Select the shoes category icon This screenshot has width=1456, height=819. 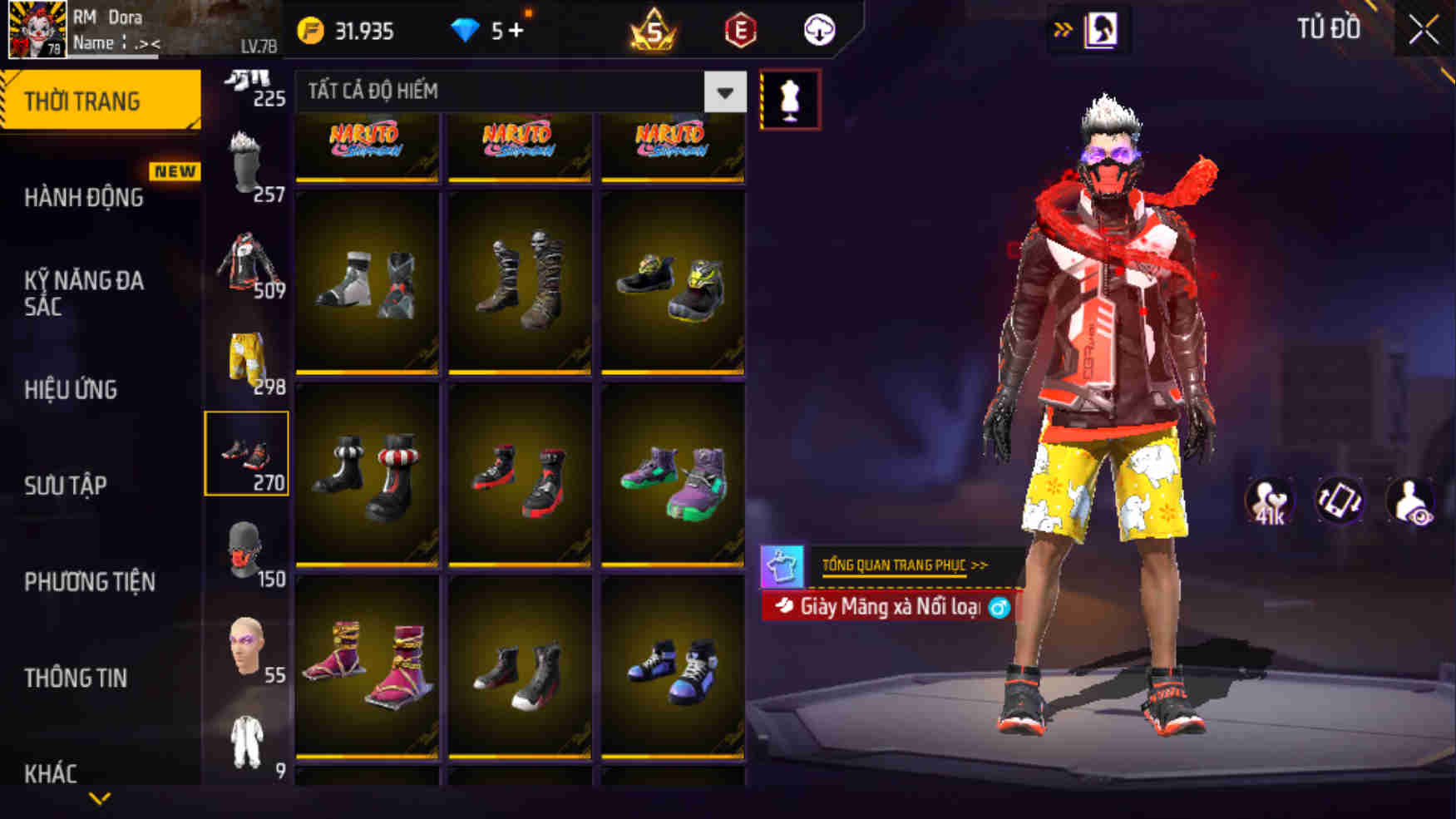coord(247,453)
